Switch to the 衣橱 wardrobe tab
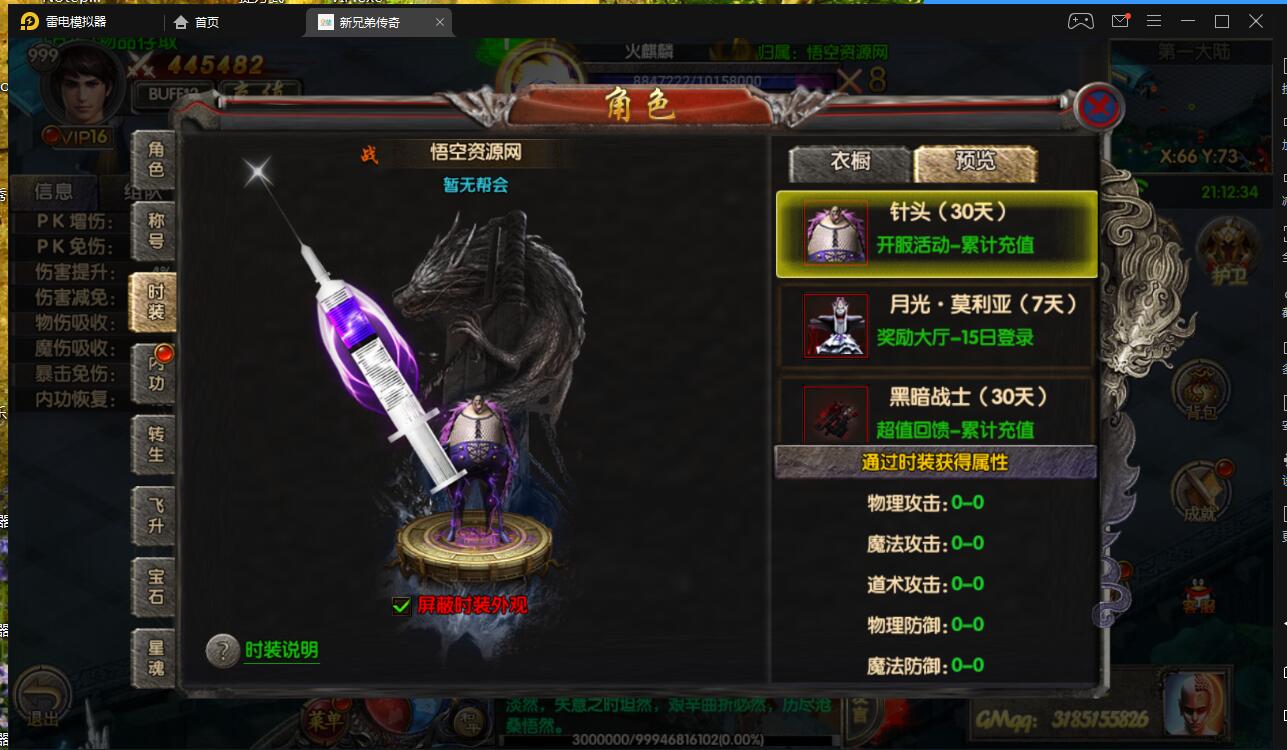This screenshot has width=1287, height=750. pyautogui.click(x=849, y=162)
